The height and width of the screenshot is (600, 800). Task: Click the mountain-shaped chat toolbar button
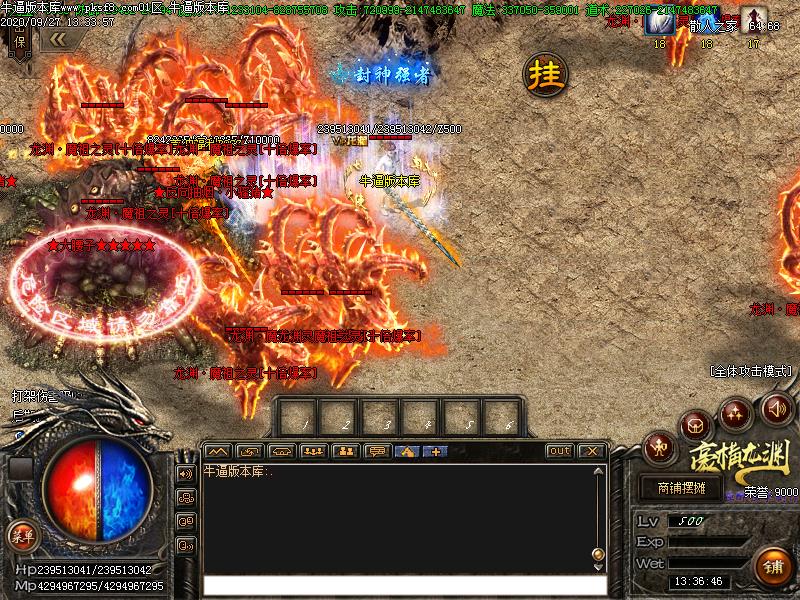point(217,451)
